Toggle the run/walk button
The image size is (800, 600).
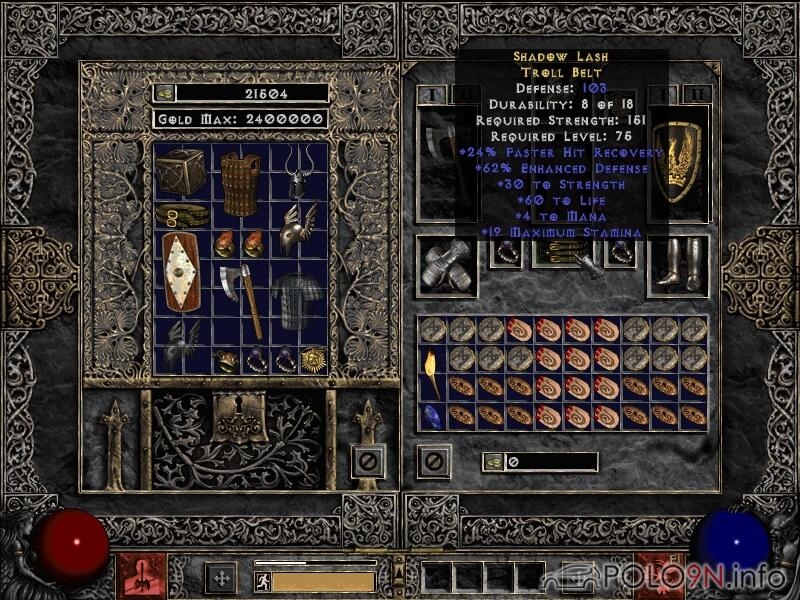tap(262, 580)
